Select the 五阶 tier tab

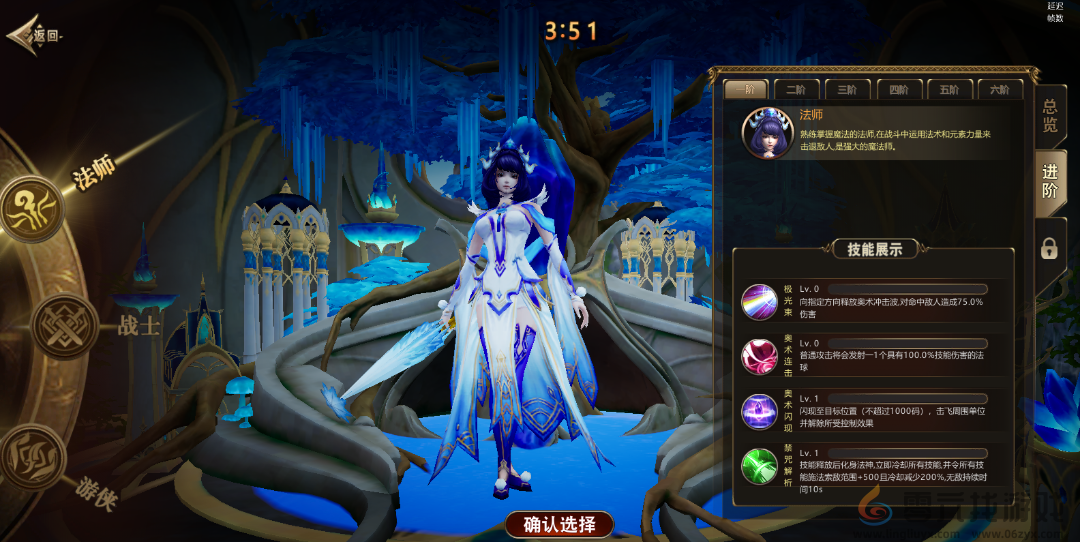949,89
